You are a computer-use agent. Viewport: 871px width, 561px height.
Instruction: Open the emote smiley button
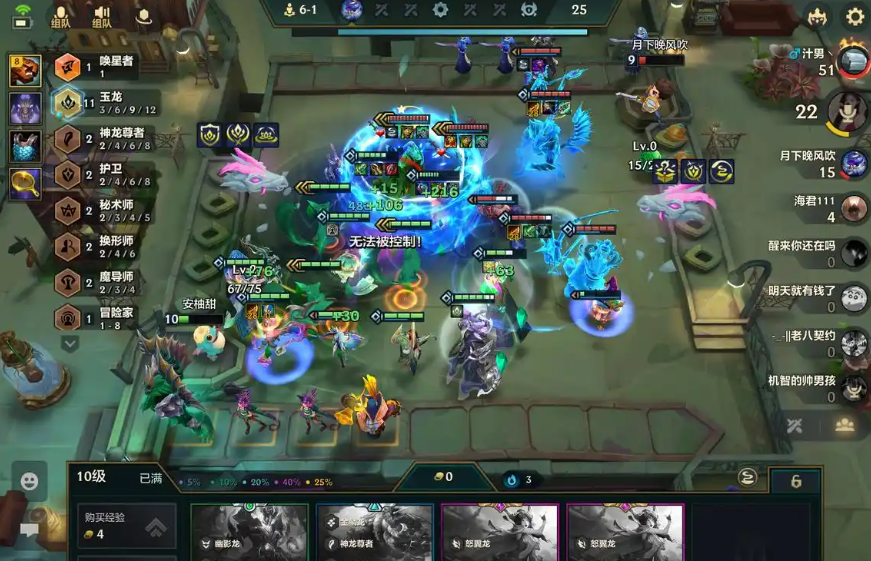pyautogui.click(x=29, y=481)
